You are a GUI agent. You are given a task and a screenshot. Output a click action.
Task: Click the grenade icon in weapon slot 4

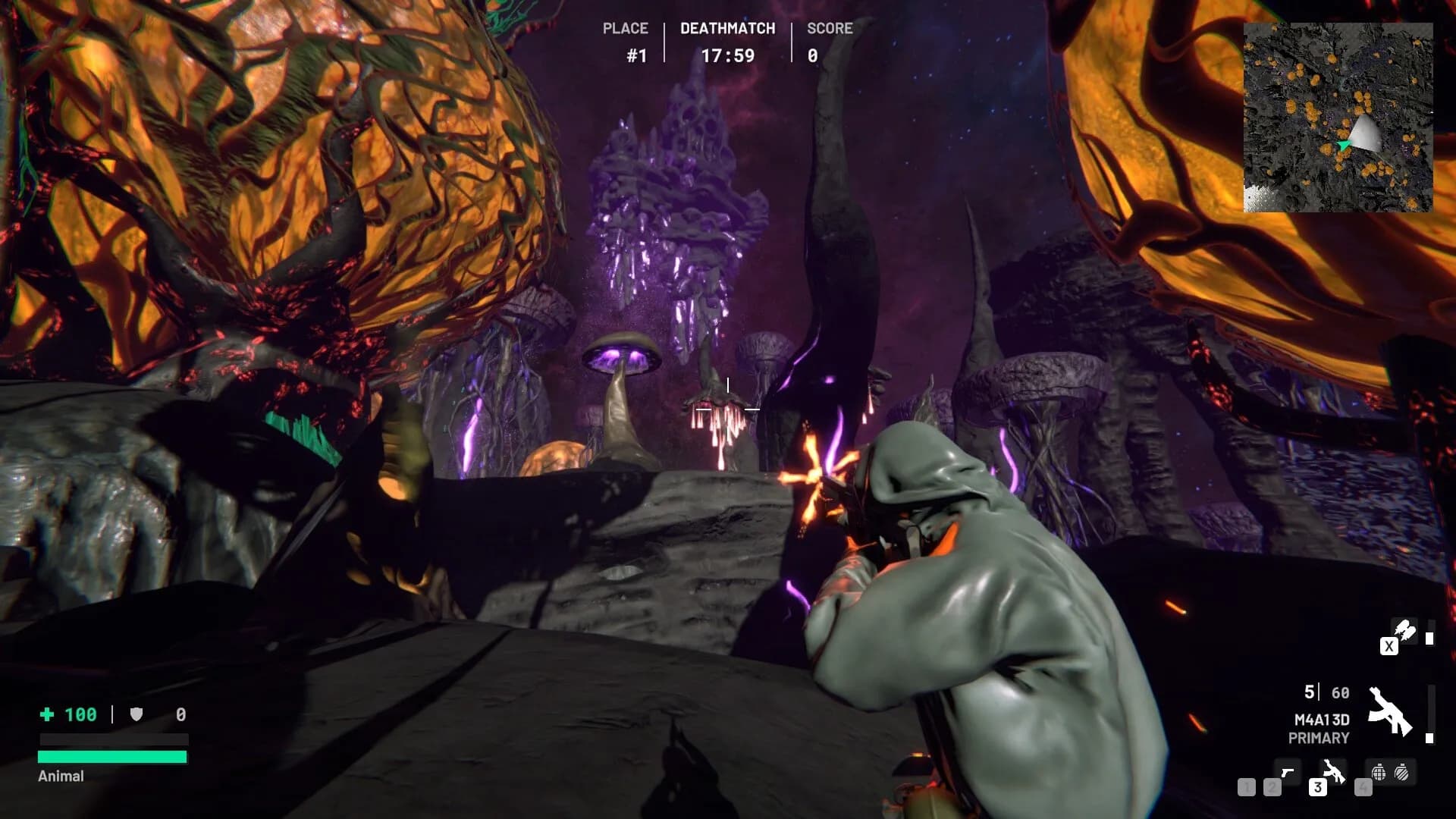tap(1379, 770)
